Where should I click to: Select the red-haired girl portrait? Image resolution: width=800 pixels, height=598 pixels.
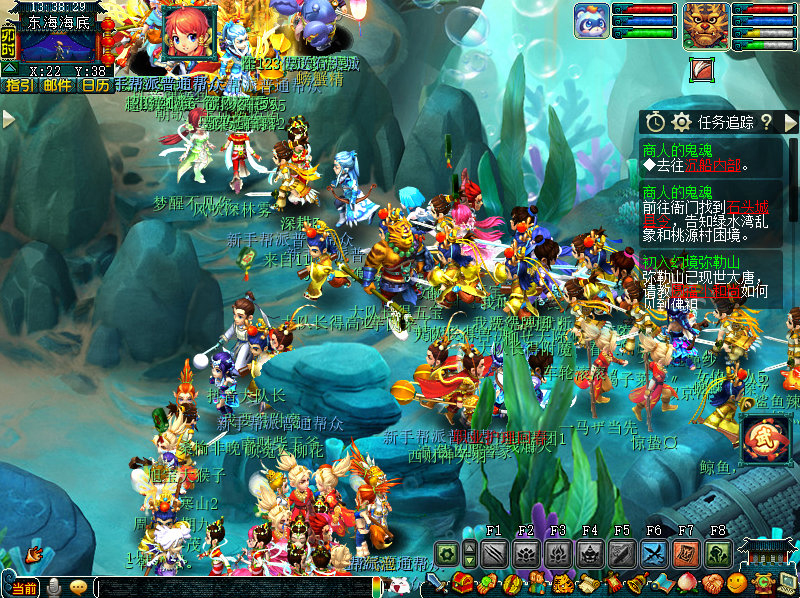(188, 31)
